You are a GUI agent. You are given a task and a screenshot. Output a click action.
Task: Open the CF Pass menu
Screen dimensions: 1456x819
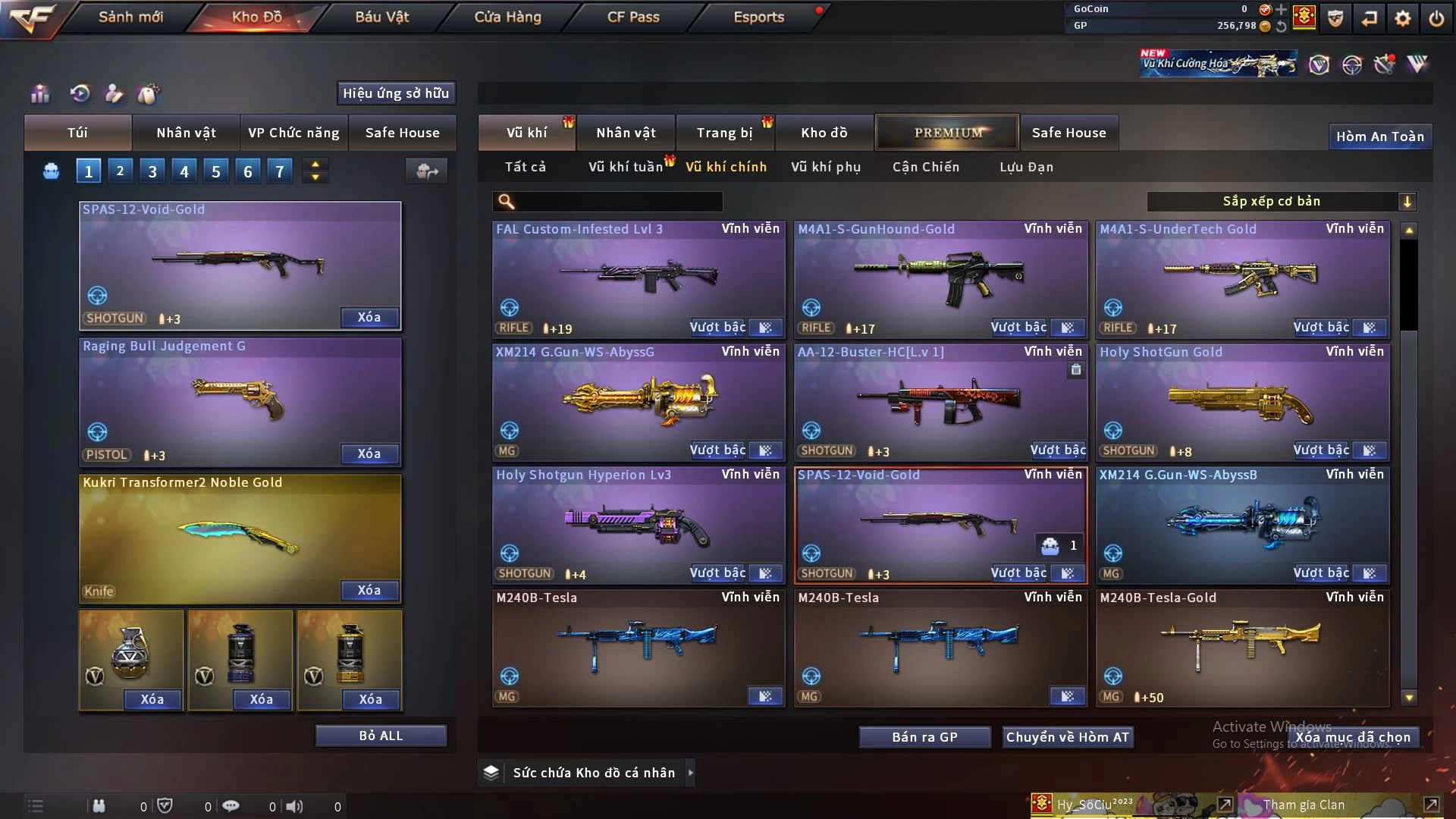(633, 17)
